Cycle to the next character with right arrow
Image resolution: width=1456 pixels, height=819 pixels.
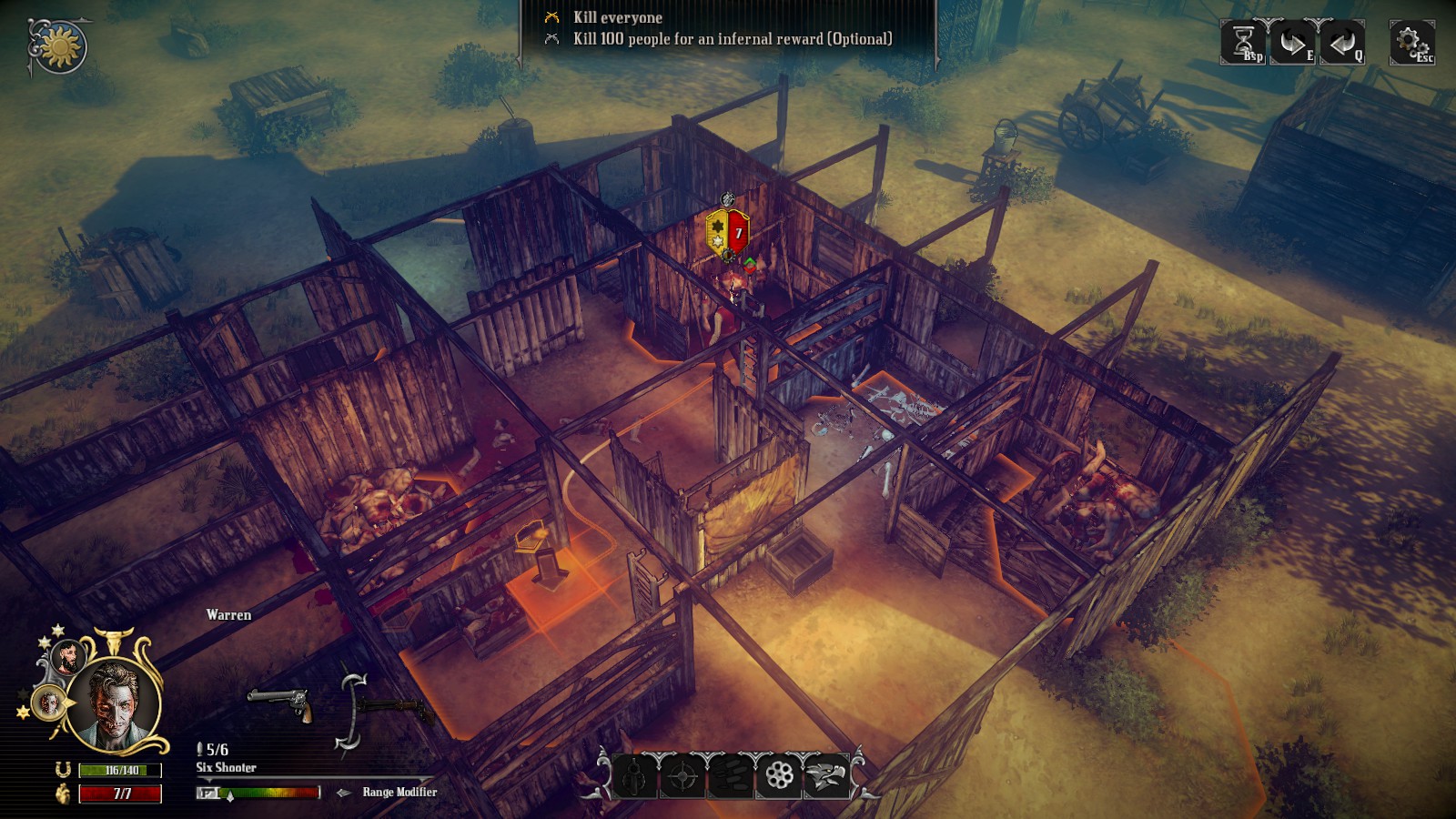(1292, 42)
